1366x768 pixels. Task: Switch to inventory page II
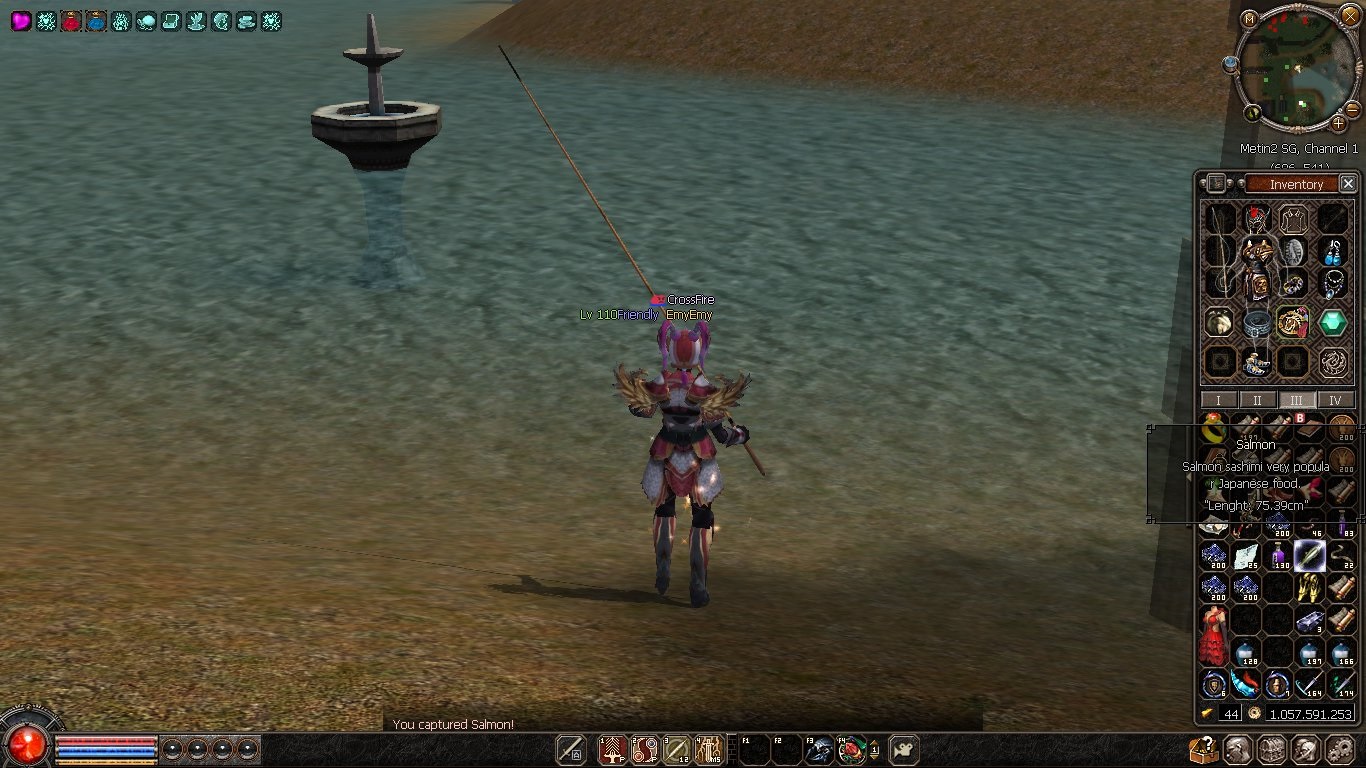click(1257, 400)
